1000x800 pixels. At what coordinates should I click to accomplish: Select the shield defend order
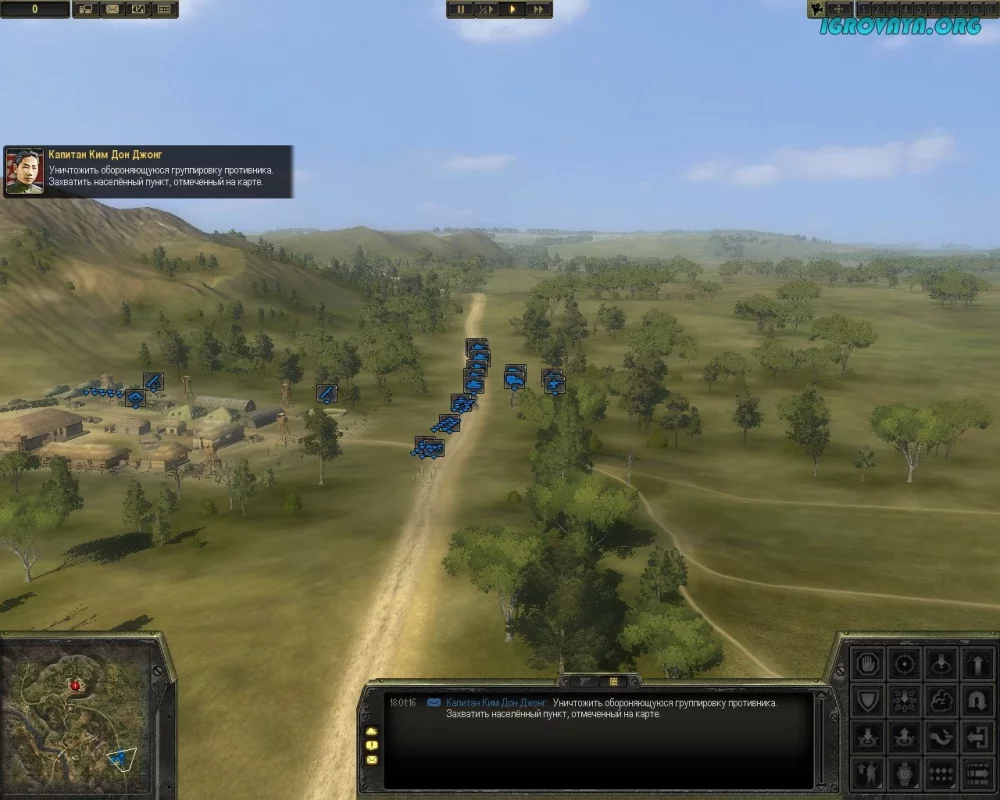(868, 700)
